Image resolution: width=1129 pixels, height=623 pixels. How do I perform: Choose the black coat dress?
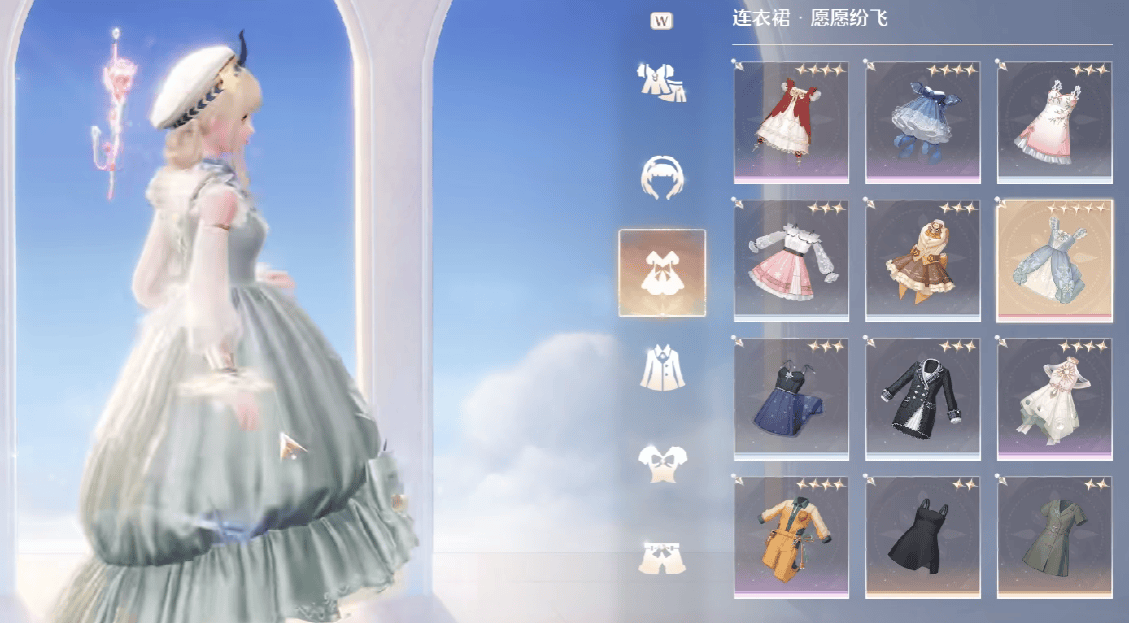click(923, 399)
